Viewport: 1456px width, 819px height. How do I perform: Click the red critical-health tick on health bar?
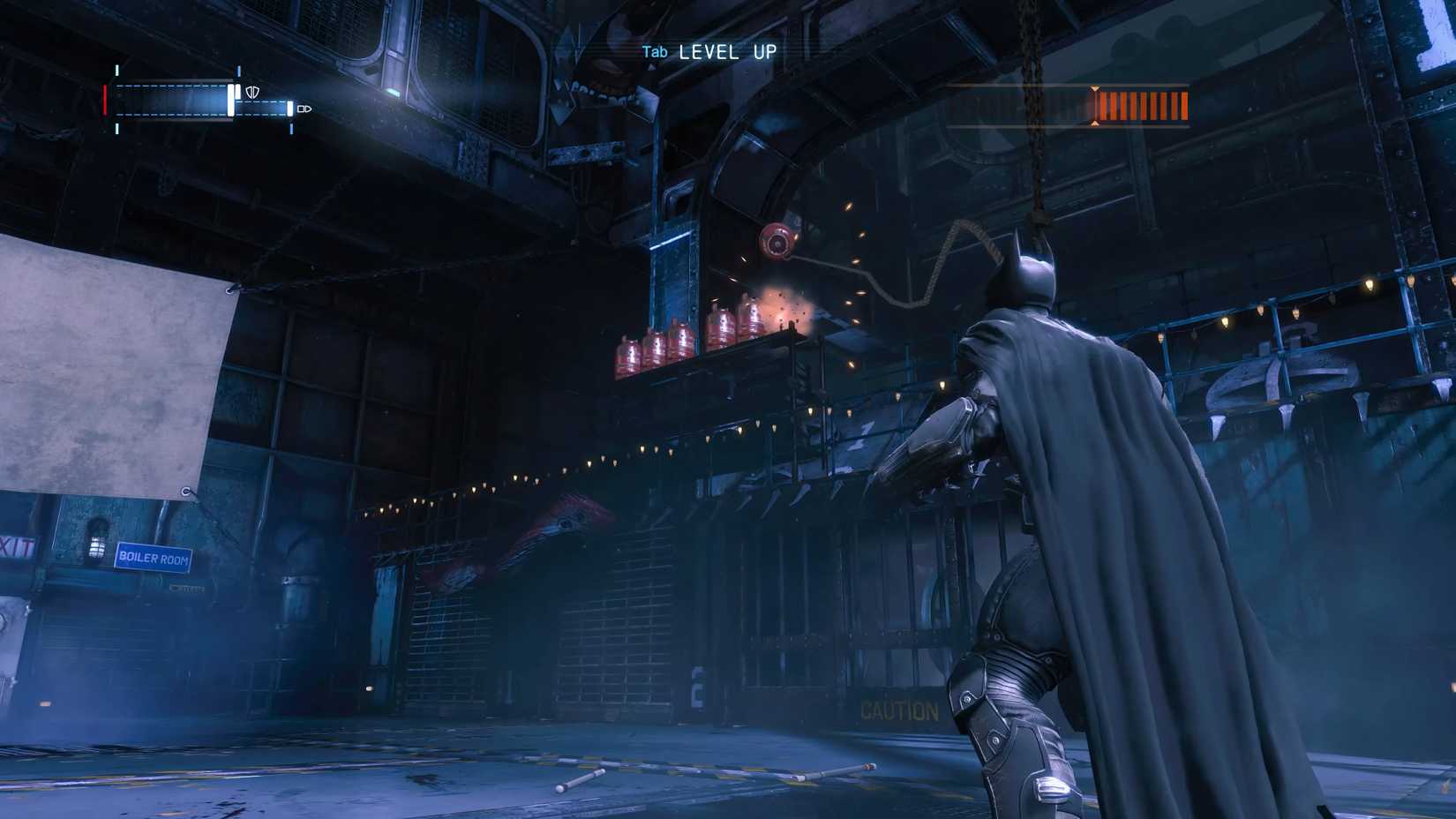[105, 98]
